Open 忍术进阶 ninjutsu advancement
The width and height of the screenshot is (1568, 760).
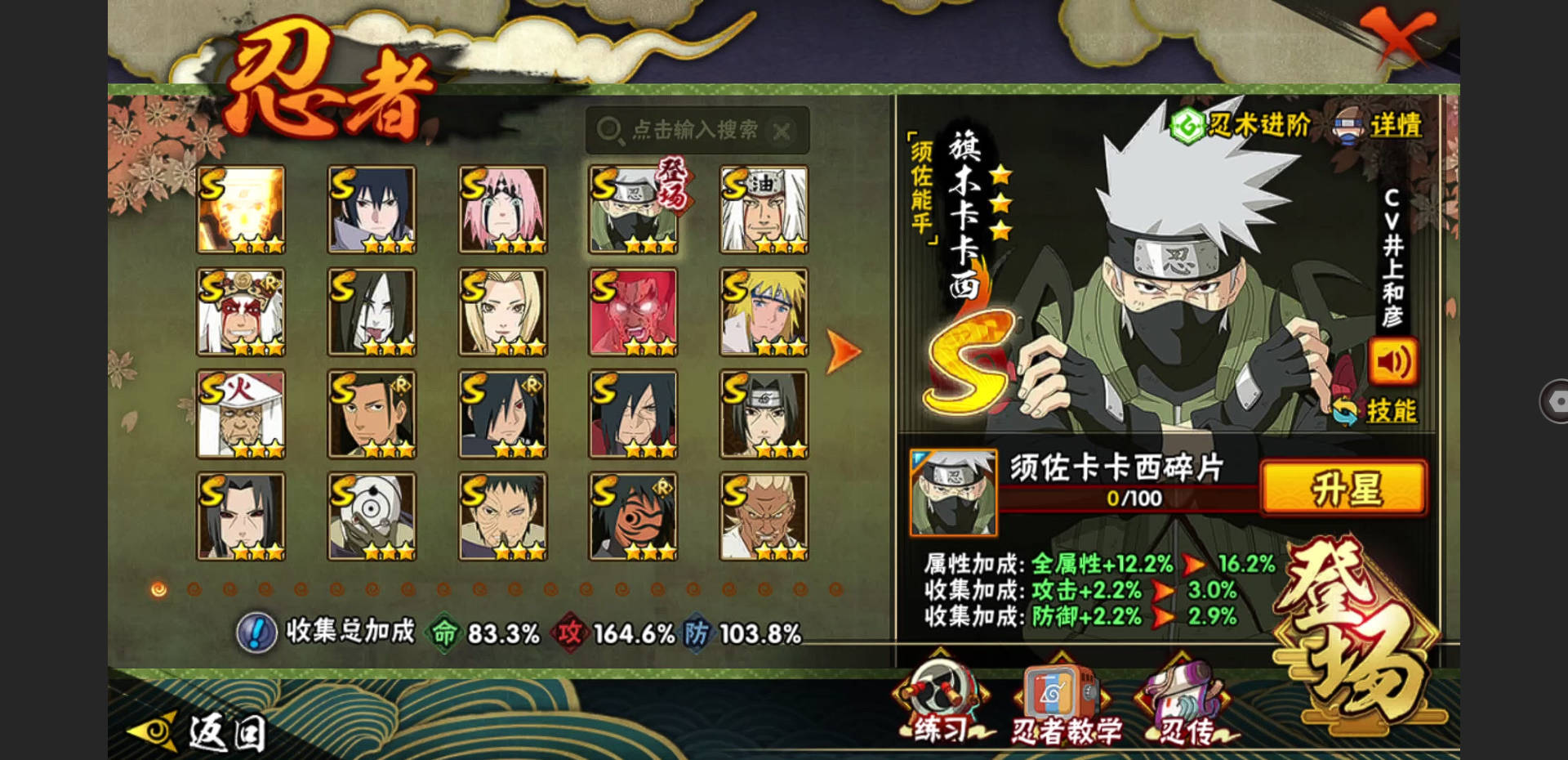[1241, 125]
